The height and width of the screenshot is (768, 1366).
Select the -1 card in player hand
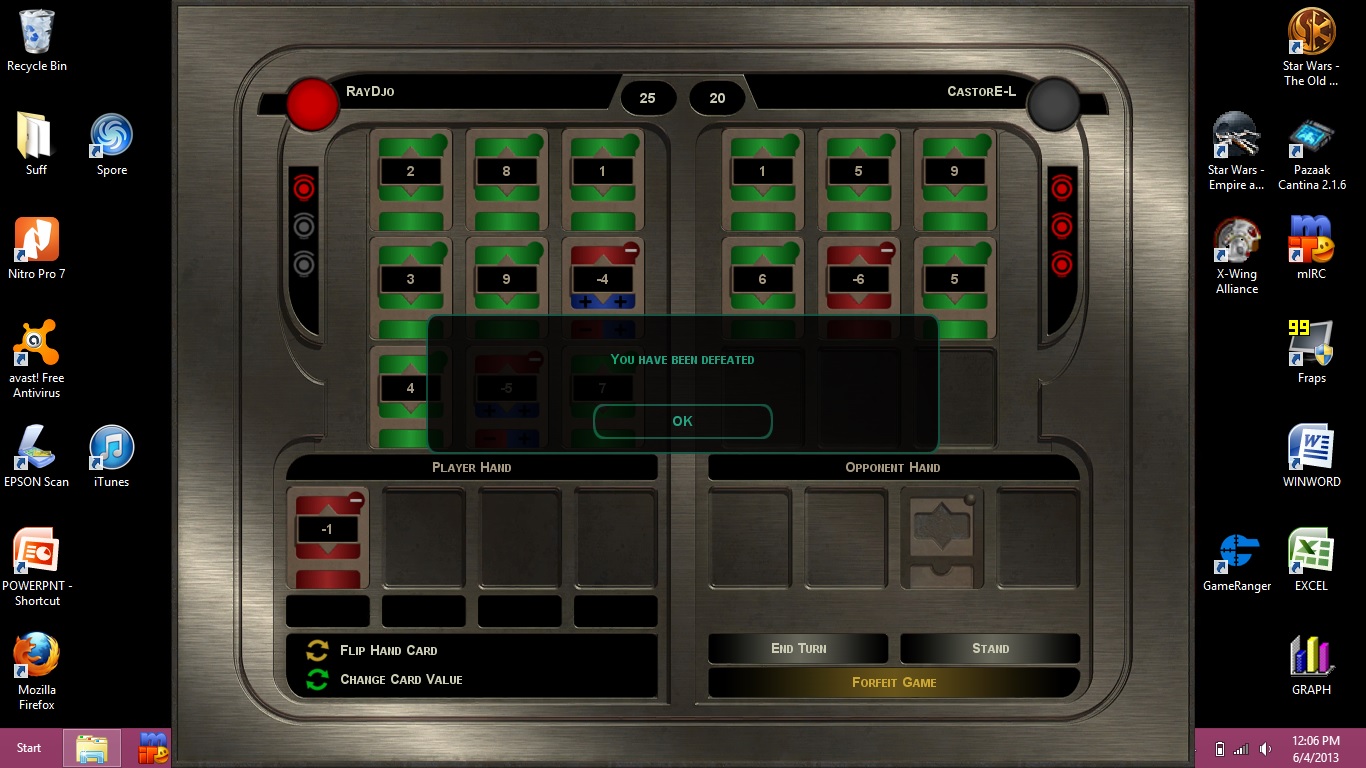328,536
